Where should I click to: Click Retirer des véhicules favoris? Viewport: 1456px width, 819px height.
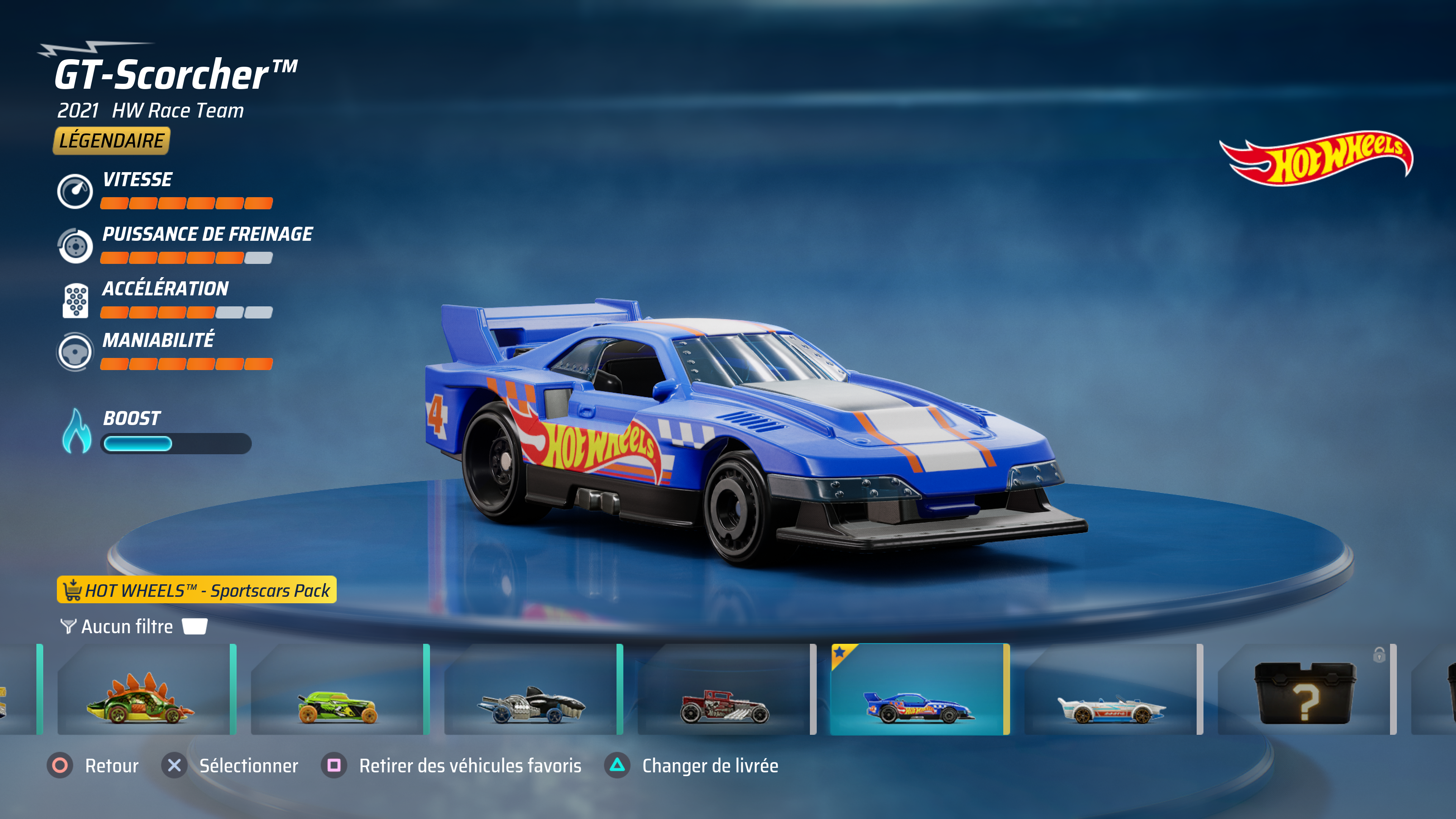[x=452, y=766]
